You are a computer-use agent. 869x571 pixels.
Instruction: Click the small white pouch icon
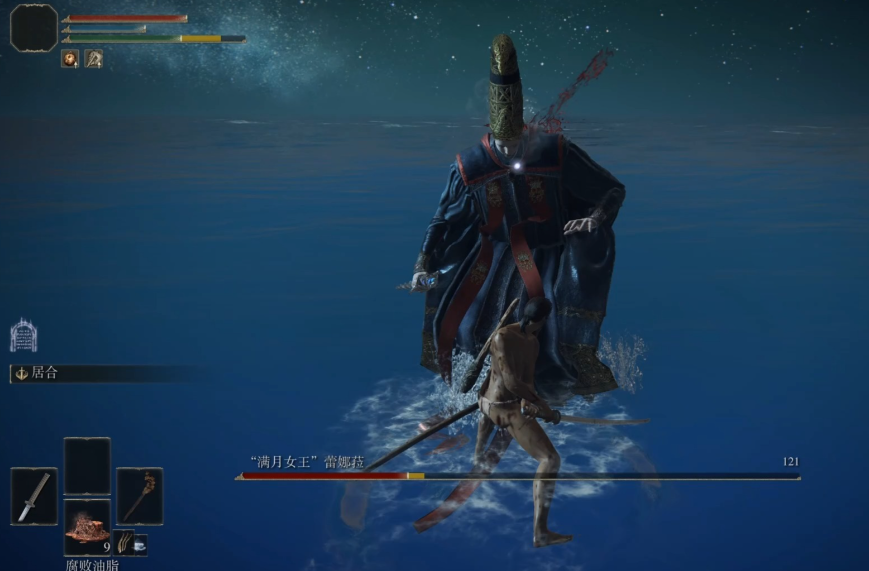(139, 544)
